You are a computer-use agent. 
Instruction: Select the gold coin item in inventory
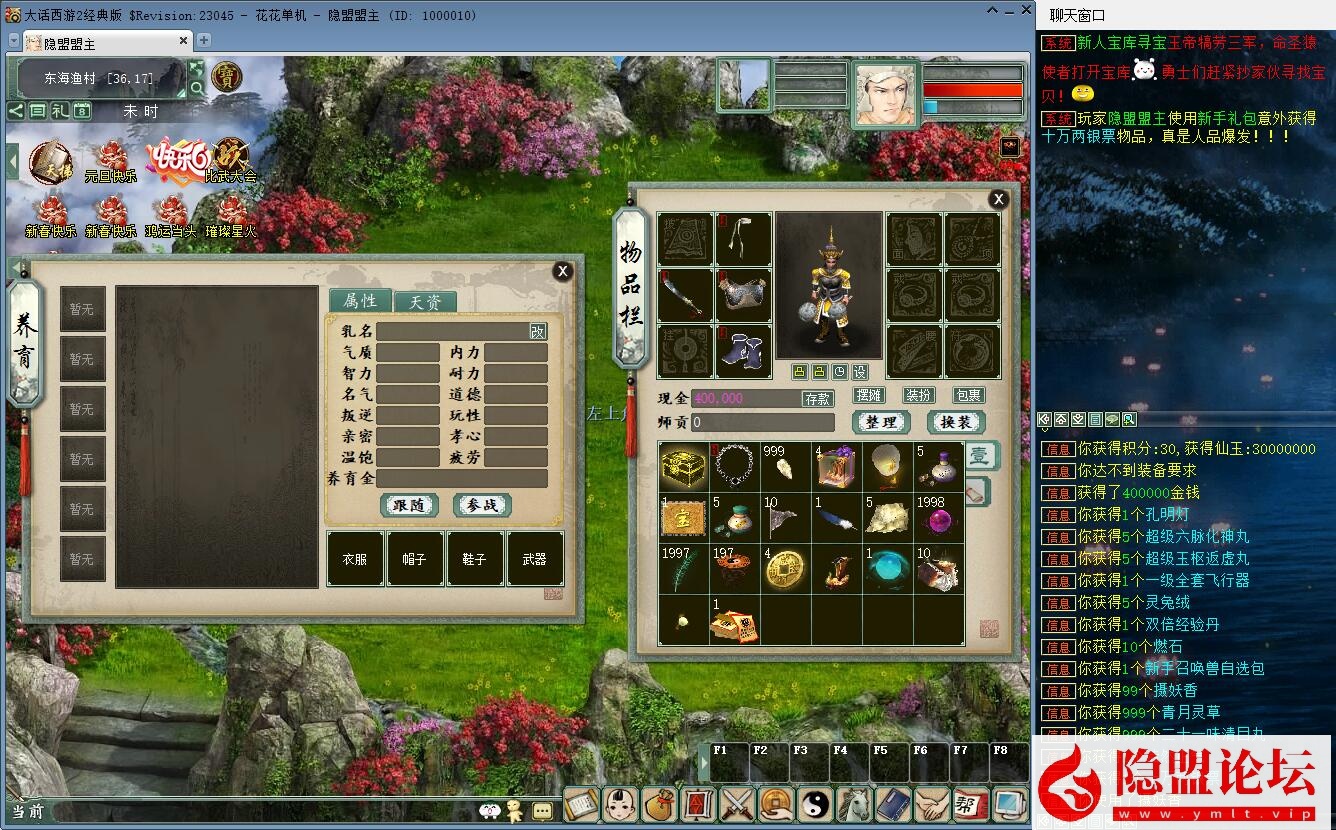point(786,568)
